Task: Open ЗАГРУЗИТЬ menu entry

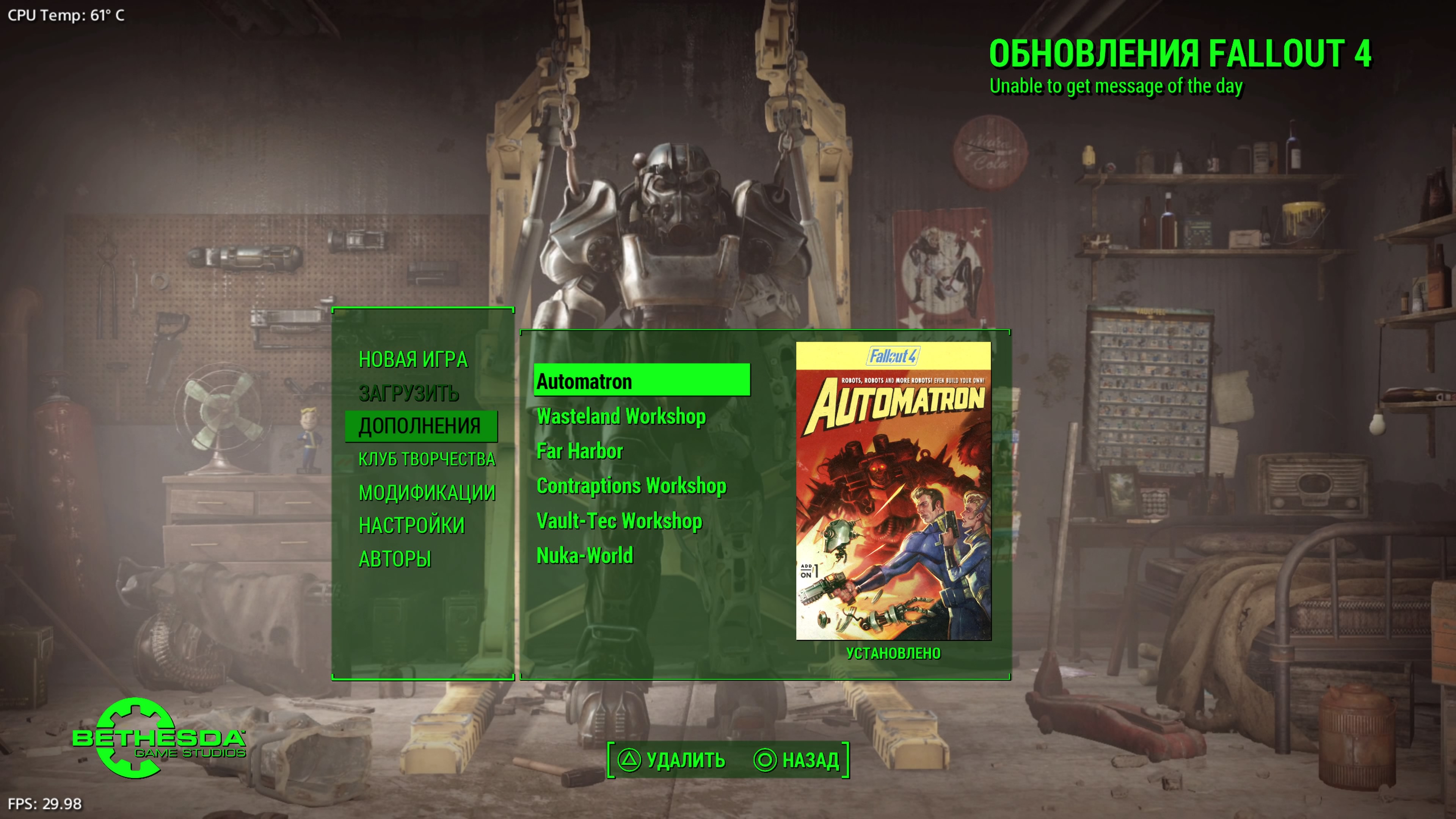Action: coord(409,393)
